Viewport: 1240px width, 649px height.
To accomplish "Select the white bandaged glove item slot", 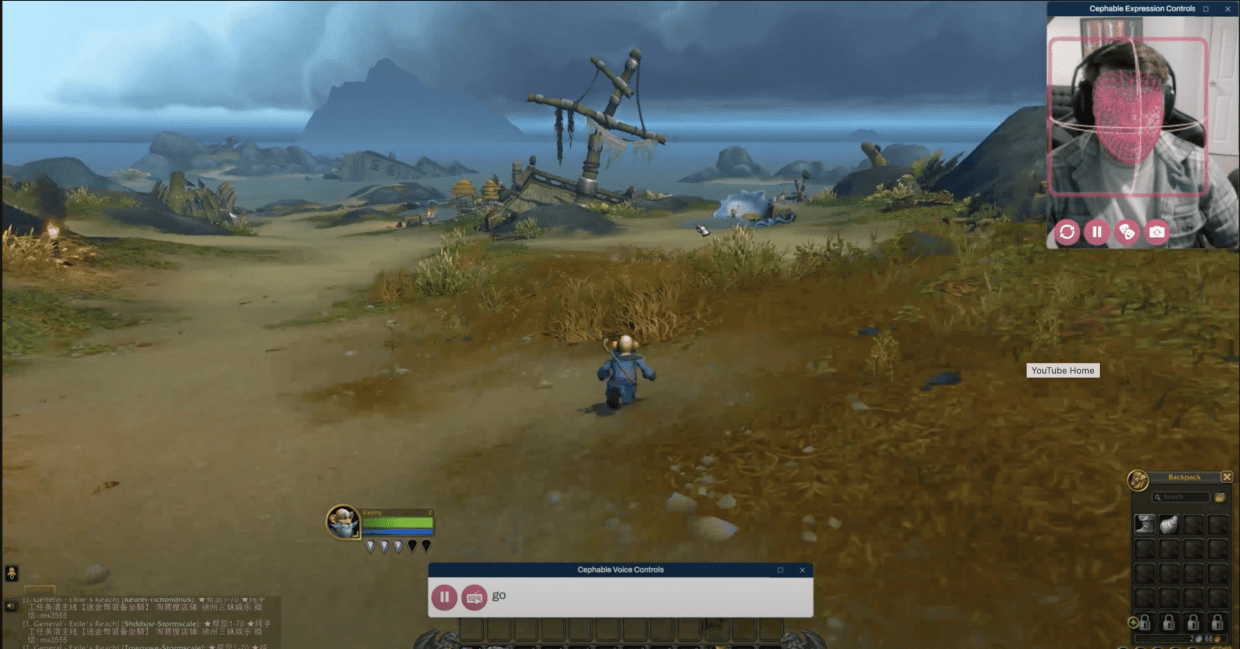I will pos(1169,525).
